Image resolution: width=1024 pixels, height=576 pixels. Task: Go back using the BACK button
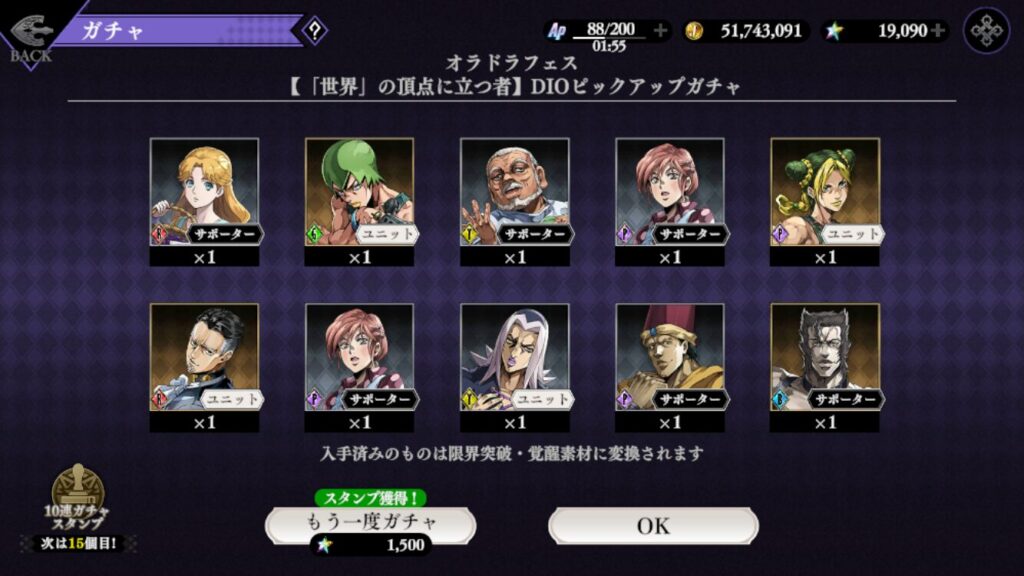point(30,35)
